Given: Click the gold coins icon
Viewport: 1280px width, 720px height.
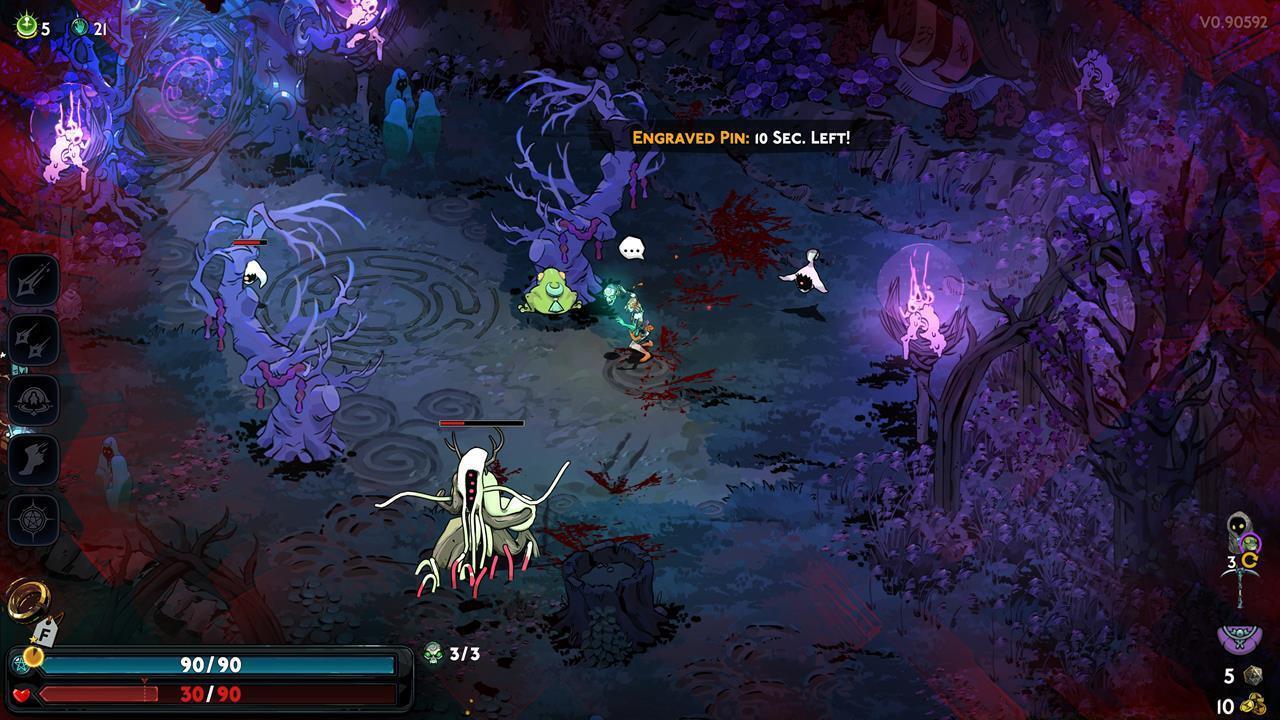Looking at the screenshot, I should 1253,706.
